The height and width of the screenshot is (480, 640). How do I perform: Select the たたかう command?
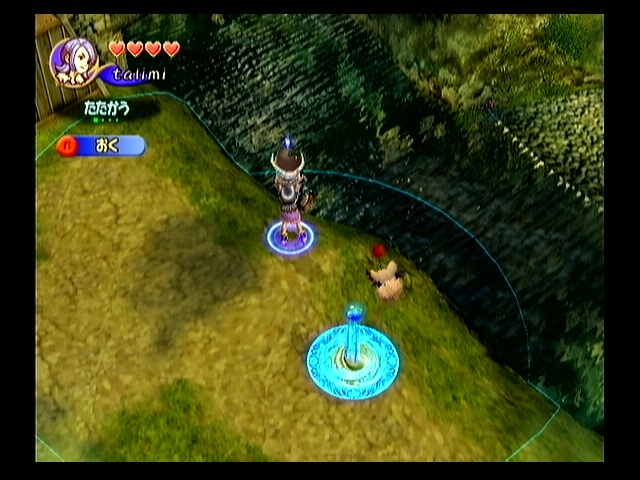[x=106, y=105]
